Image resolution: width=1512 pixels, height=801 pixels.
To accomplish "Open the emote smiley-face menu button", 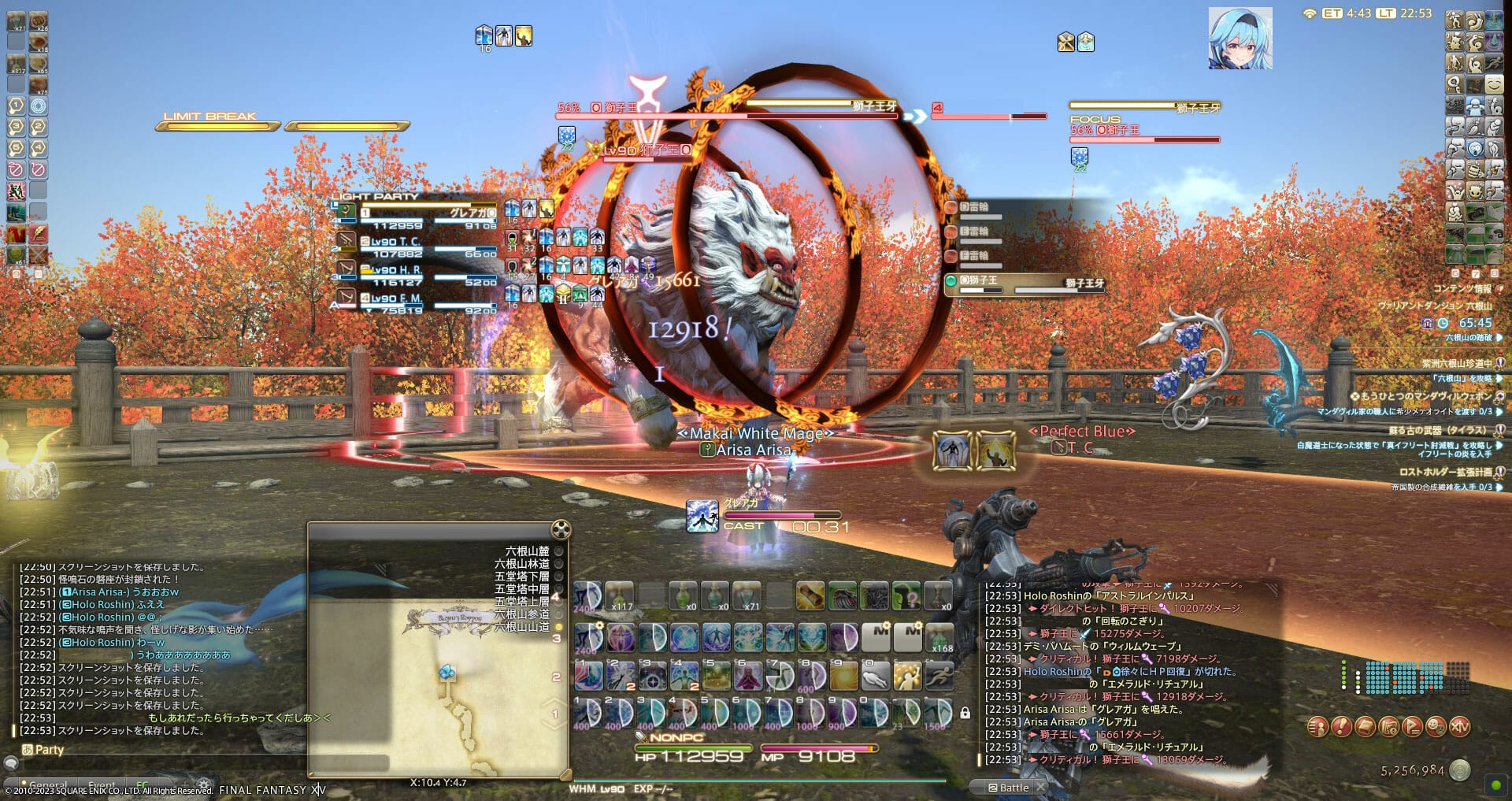I will pyautogui.click(x=1436, y=727).
